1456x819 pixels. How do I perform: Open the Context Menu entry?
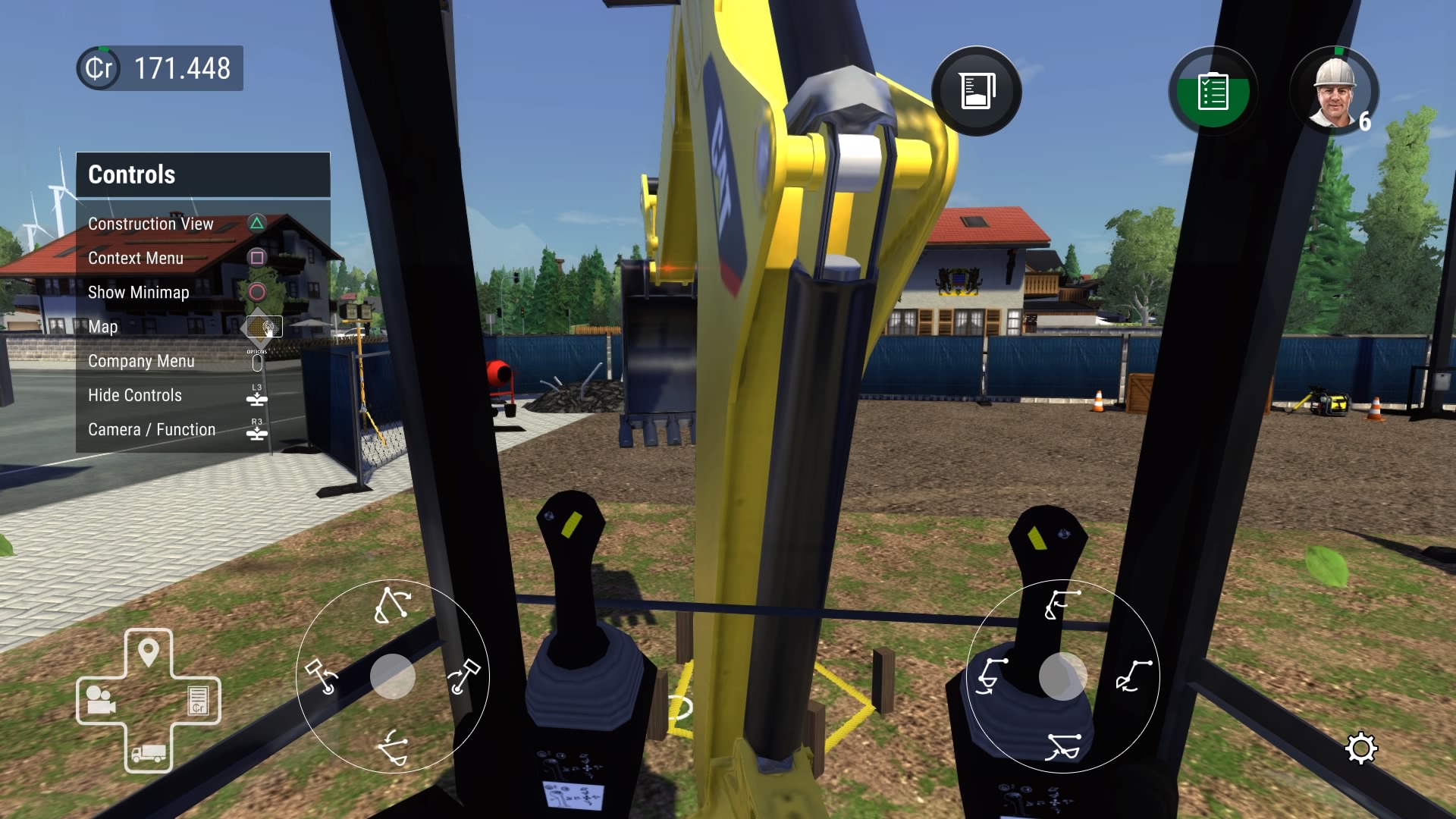pyautogui.click(x=136, y=258)
